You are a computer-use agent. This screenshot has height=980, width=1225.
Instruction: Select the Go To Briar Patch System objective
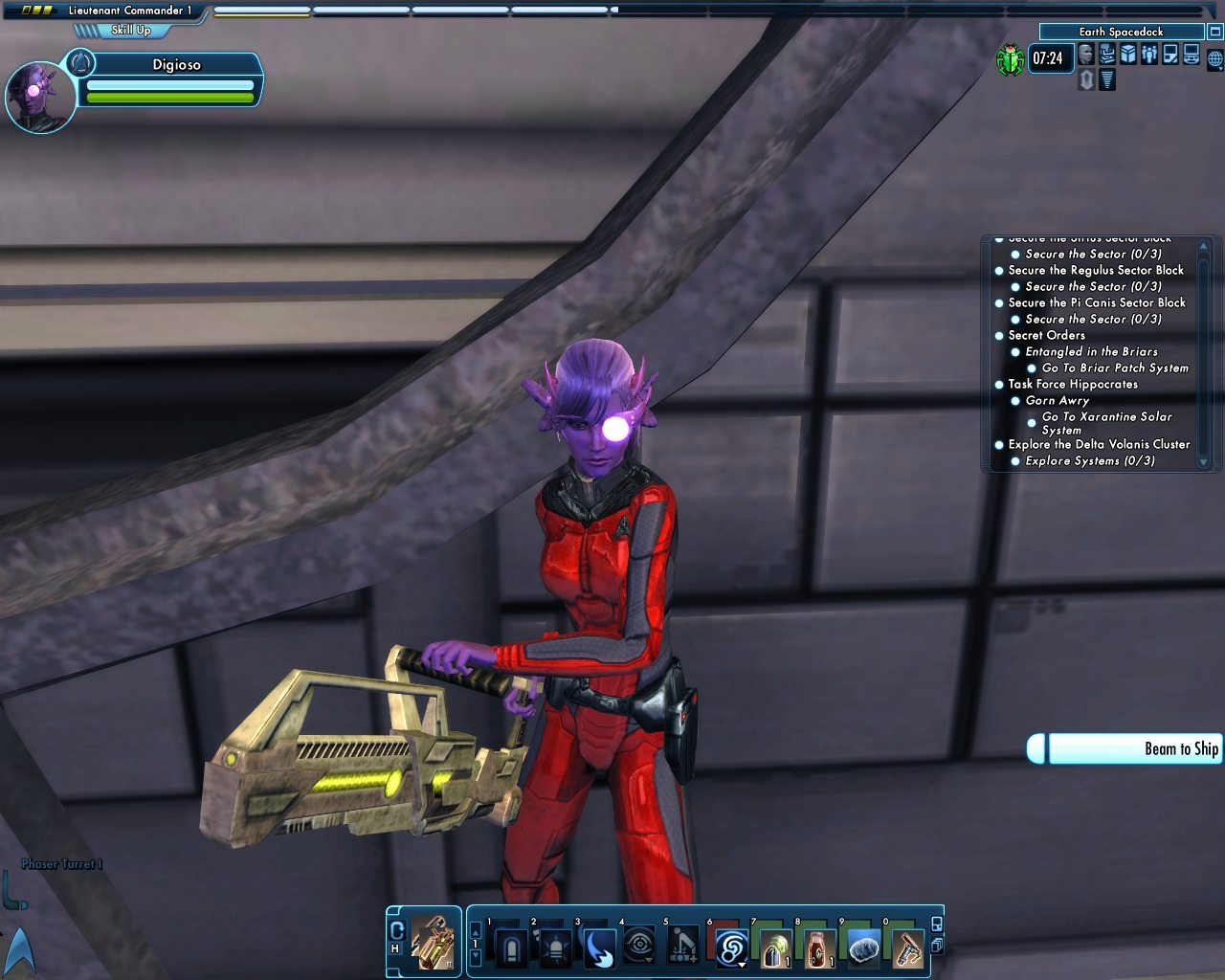click(x=1114, y=367)
